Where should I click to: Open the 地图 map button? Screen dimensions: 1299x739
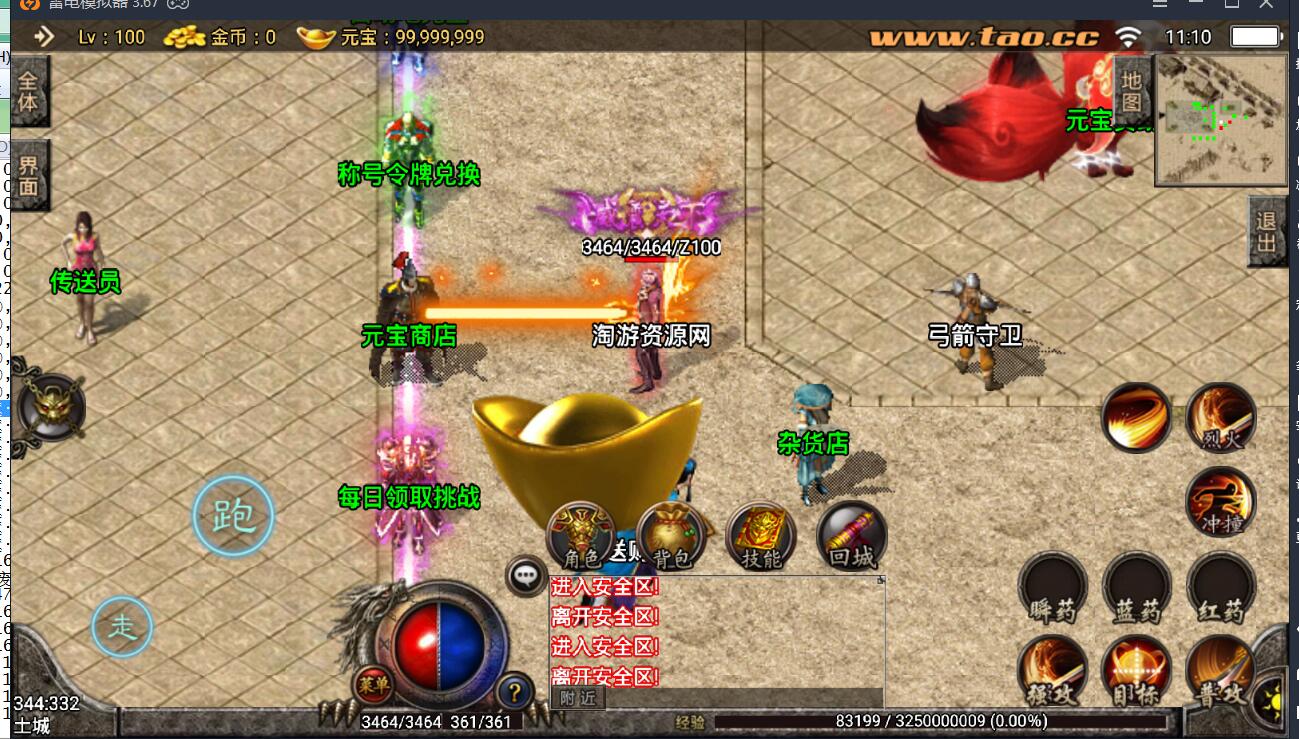point(1131,90)
